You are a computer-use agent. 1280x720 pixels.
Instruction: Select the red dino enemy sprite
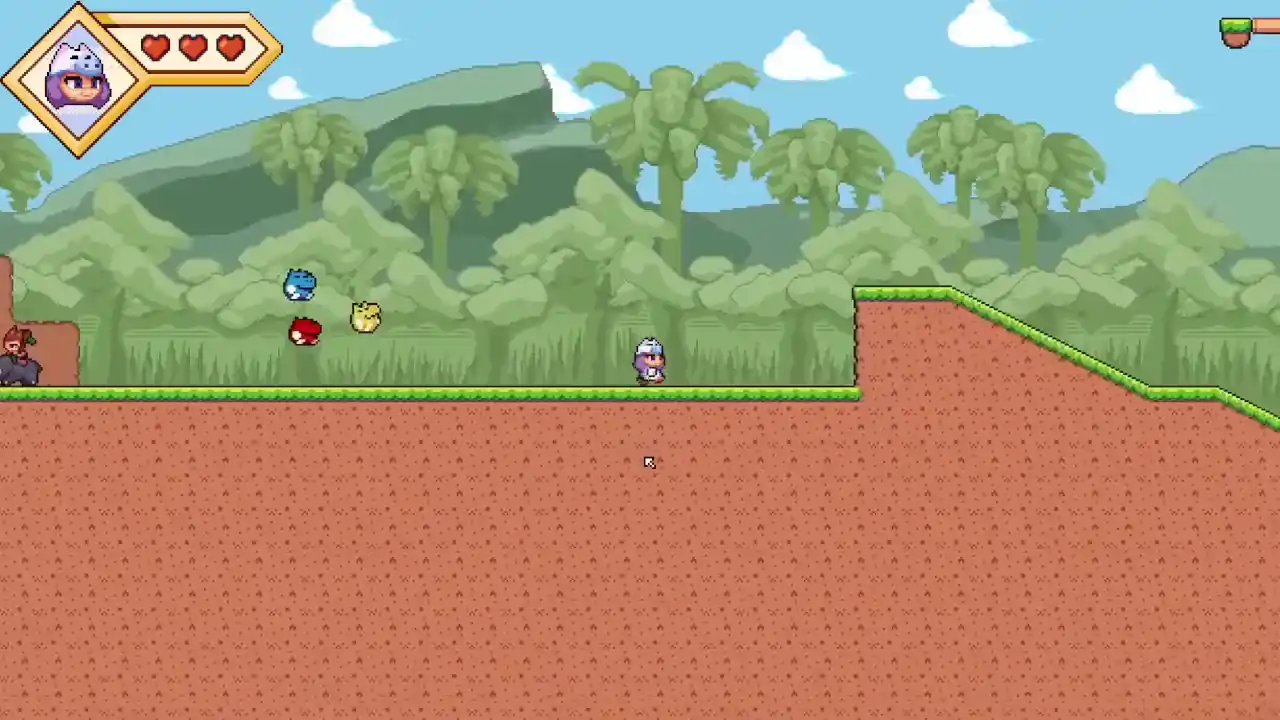(306, 331)
